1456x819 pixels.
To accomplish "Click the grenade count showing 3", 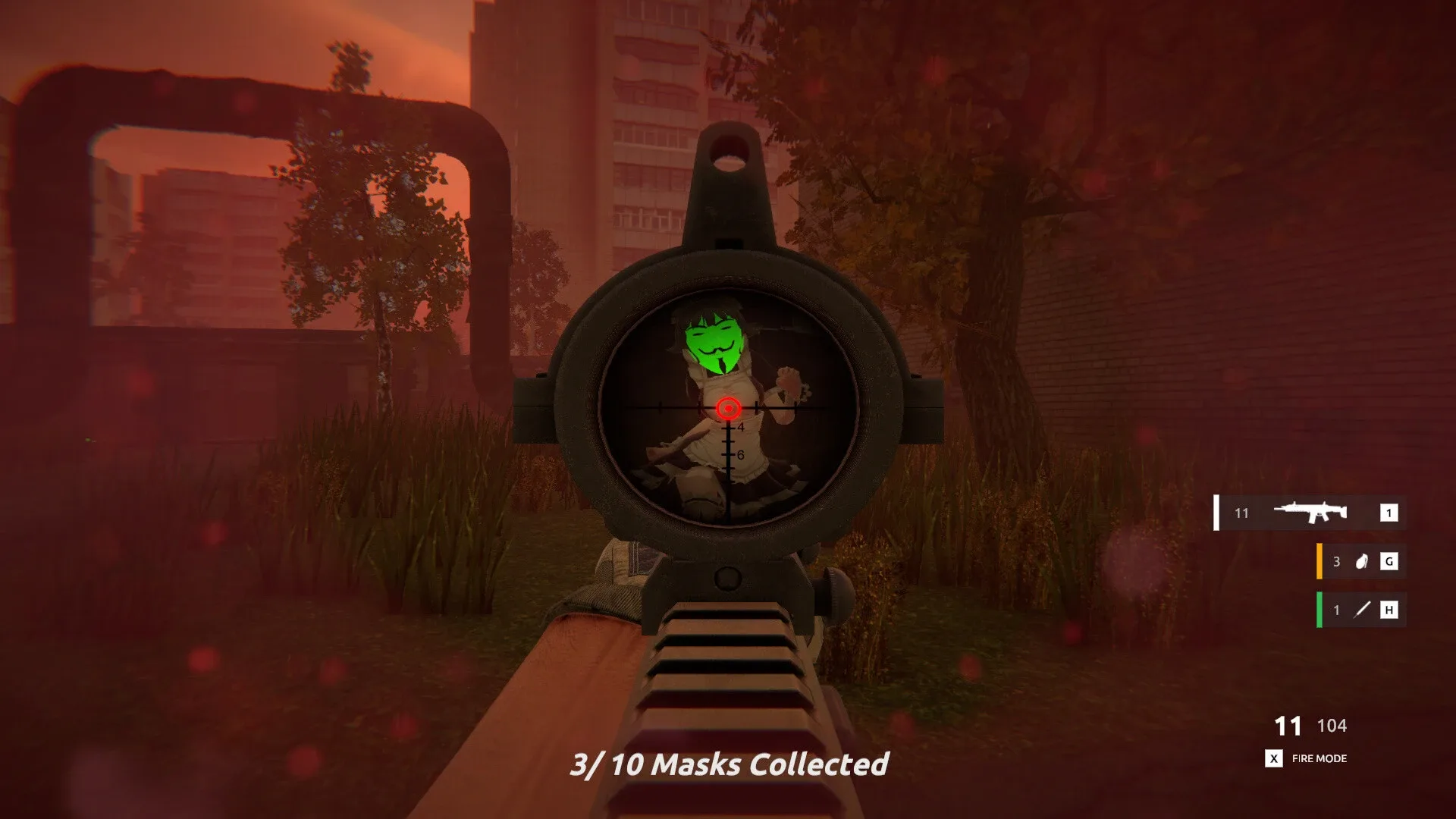I will pyautogui.click(x=1336, y=561).
